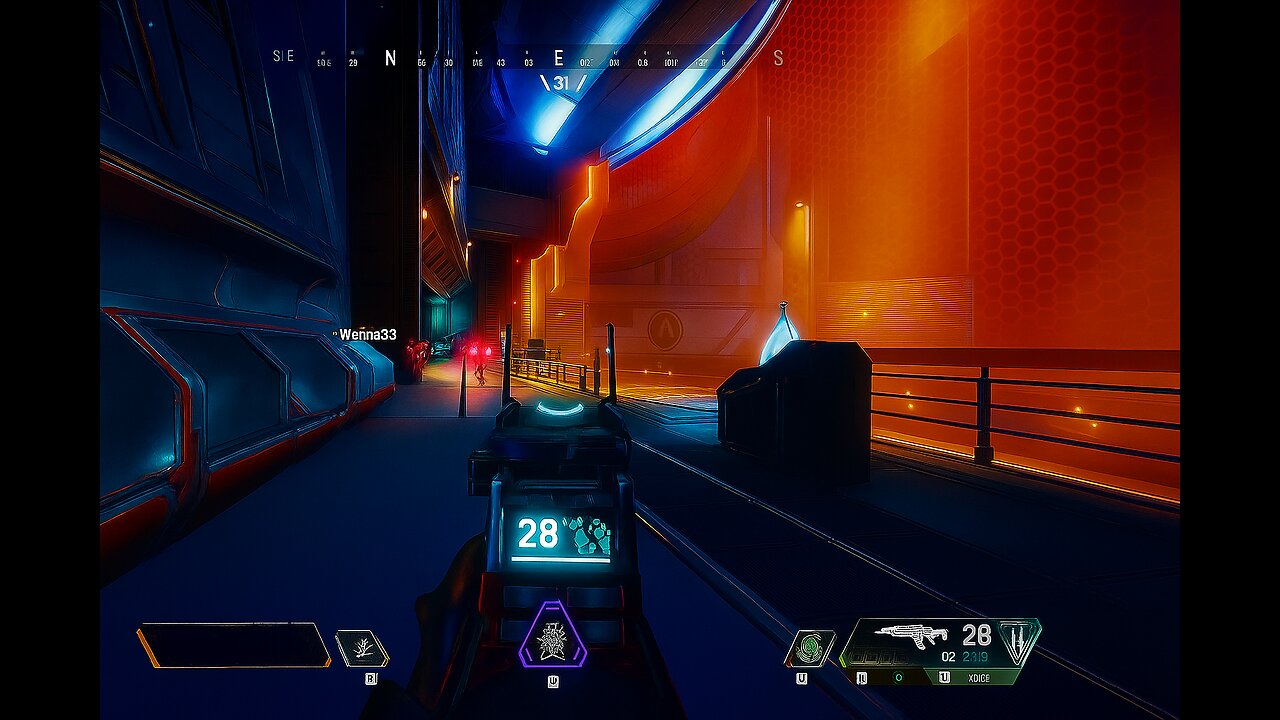The width and height of the screenshot is (1280, 720).
Task: Select the green spiral ordnance icon
Action: click(809, 648)
